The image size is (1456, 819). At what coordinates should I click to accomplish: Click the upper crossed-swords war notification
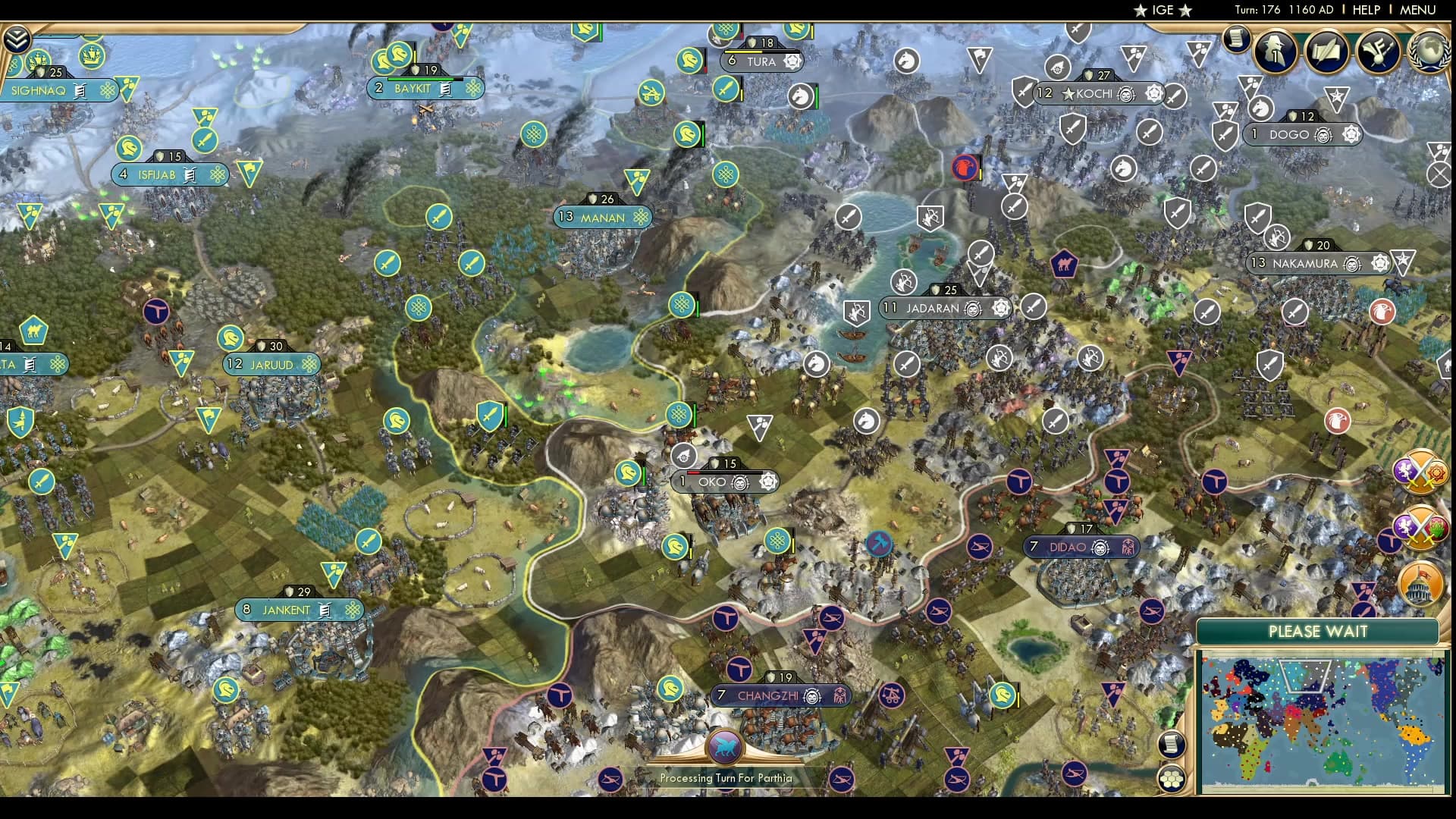coord(1420,472)
